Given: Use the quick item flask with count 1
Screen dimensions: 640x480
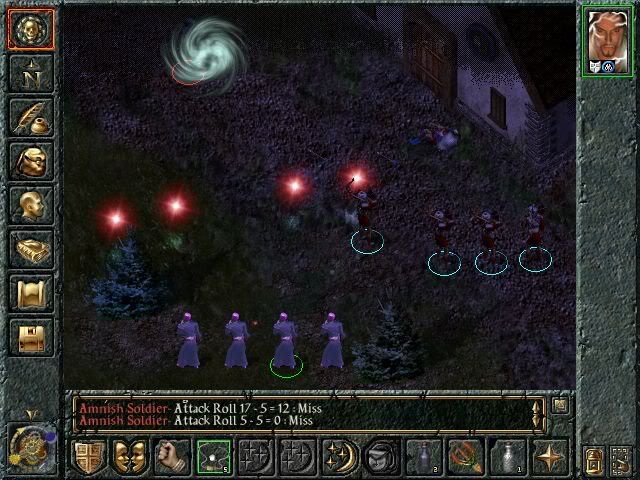Looking at the screenshot, I should coord(508,457).
